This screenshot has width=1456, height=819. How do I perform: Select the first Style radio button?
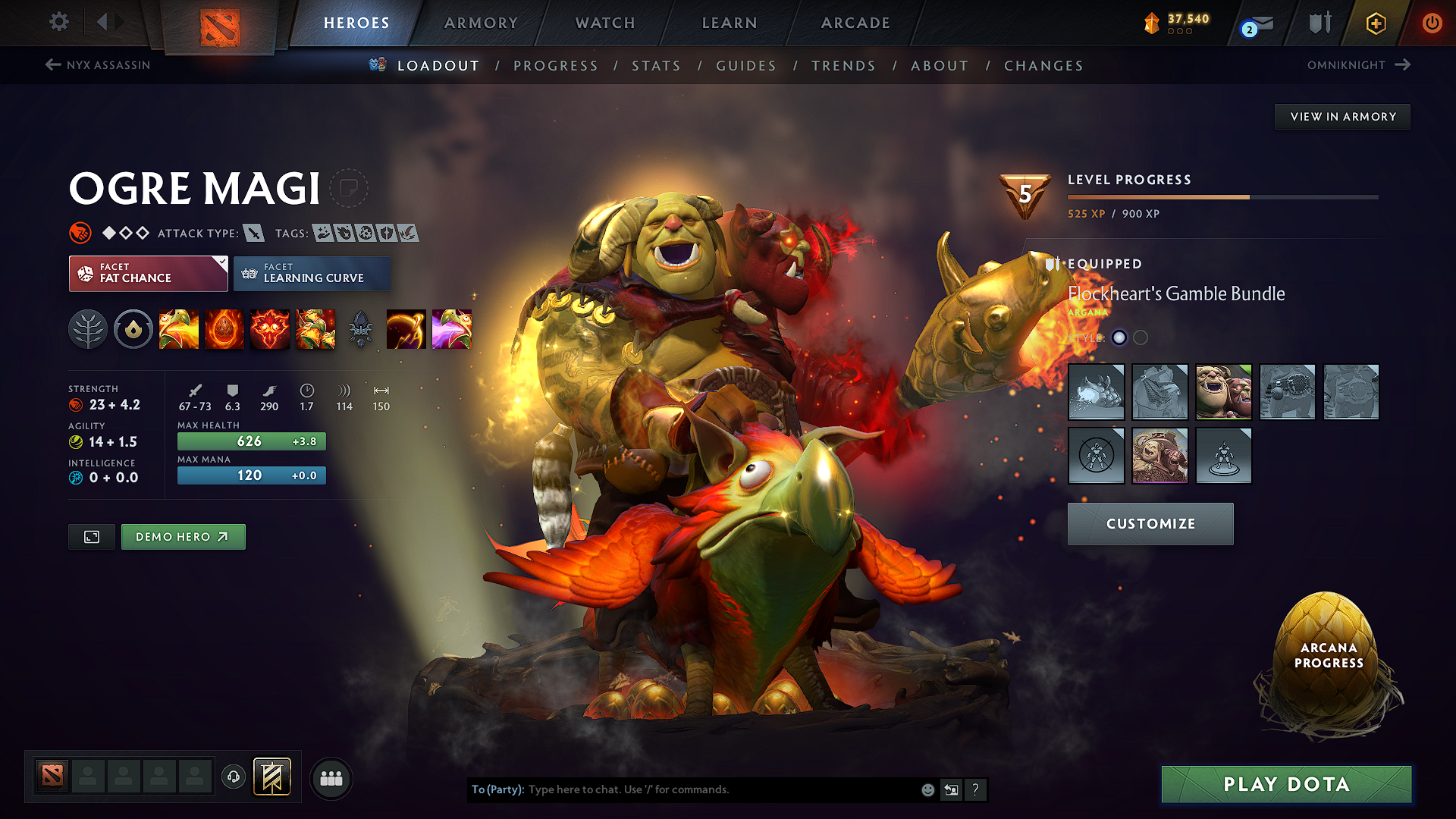[x=1119, y=337]
